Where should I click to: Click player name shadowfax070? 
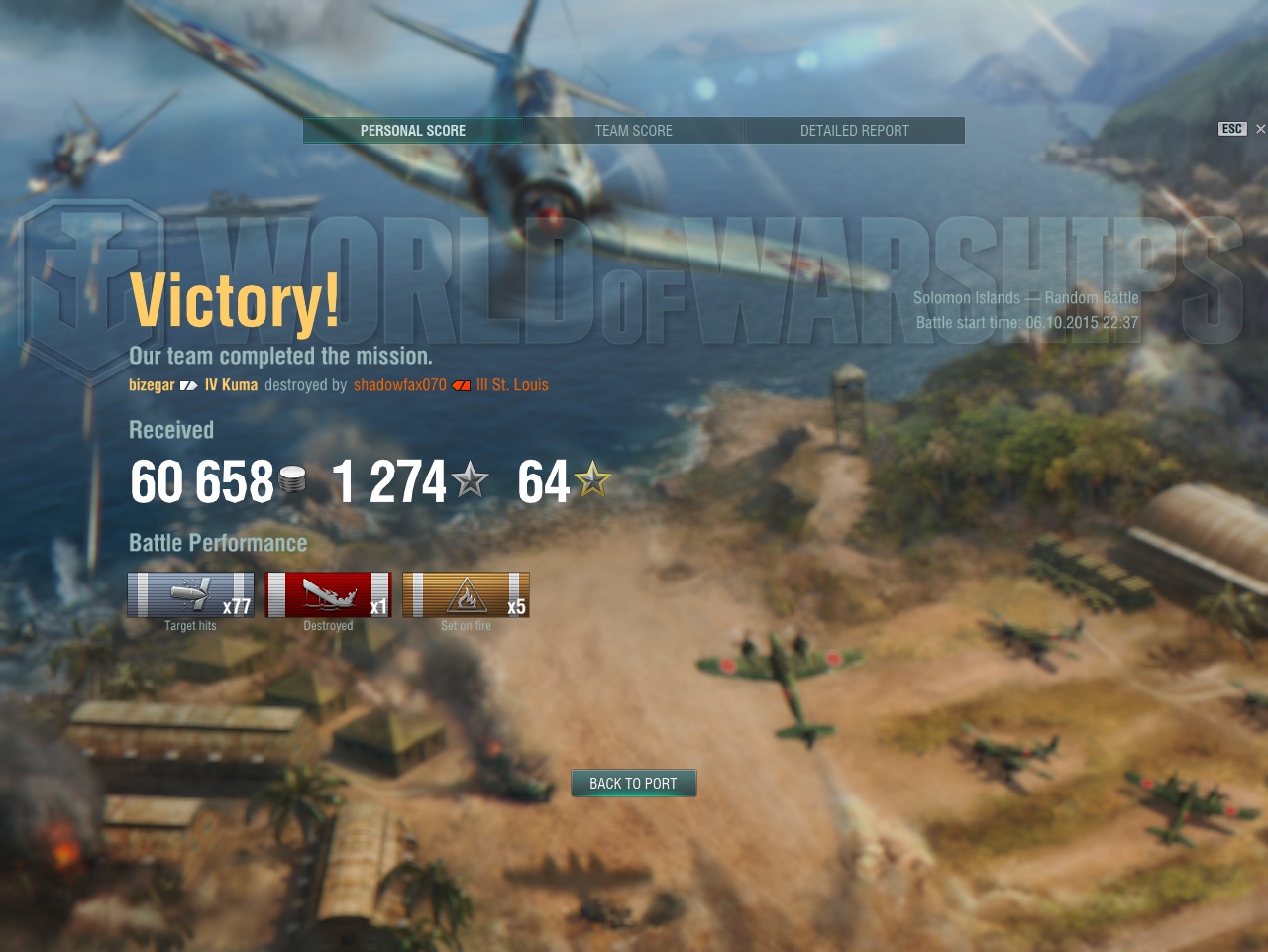(400, 385)
